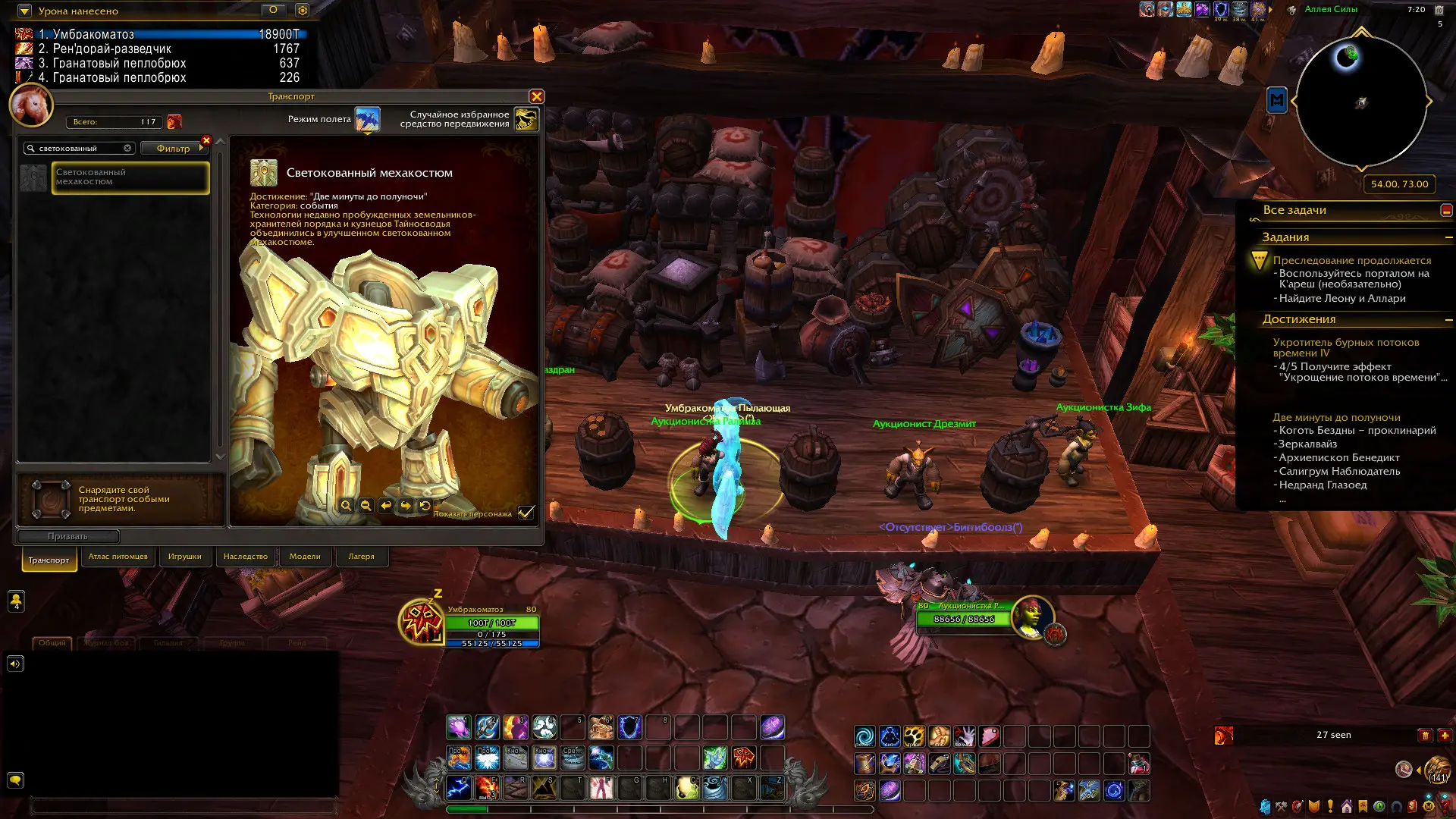Switch to the Общий chat tab

tap(52, 642)
